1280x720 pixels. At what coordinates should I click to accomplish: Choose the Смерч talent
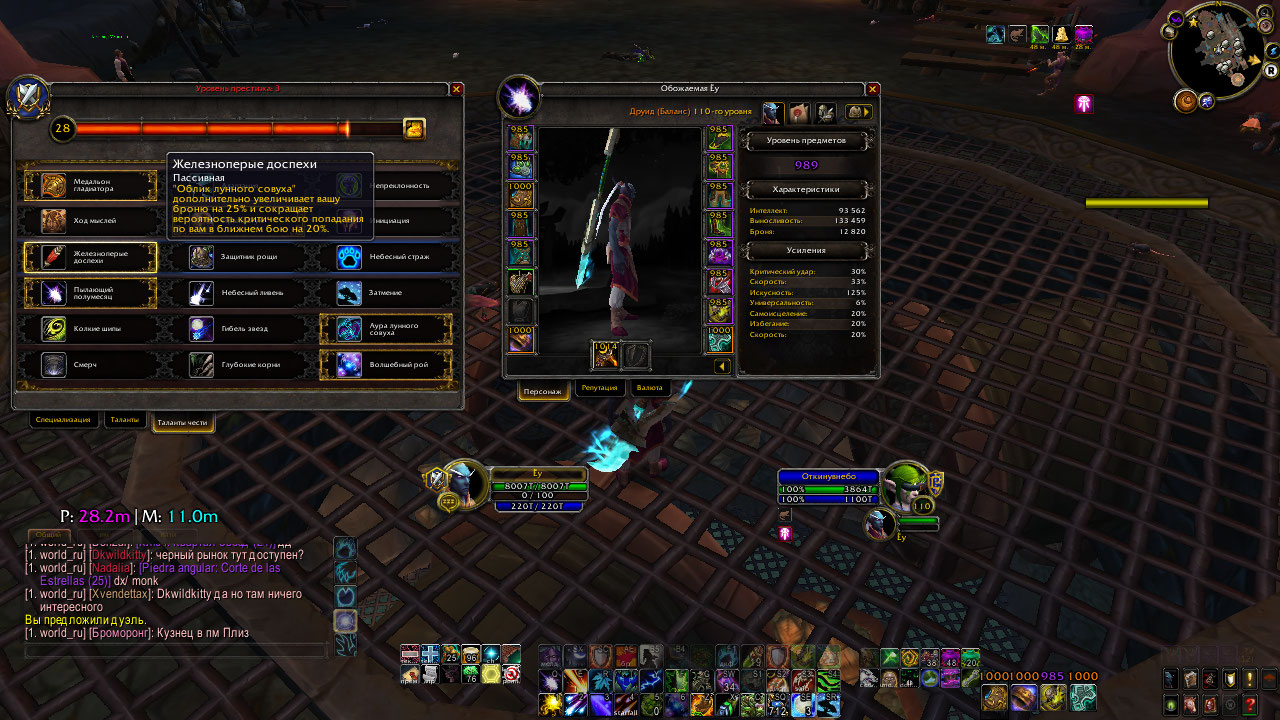91,365
